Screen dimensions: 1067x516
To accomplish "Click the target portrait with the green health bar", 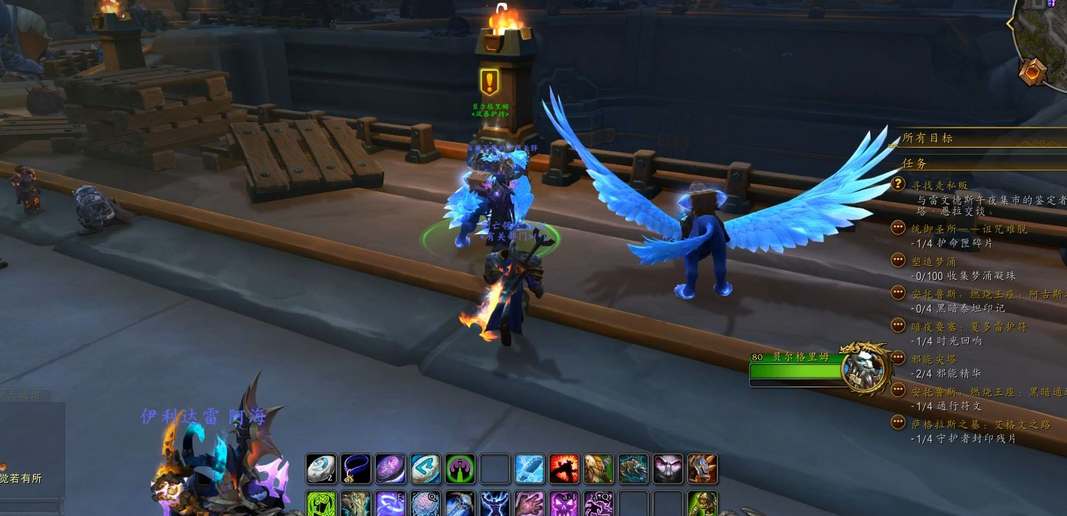I will click(863, 368).
